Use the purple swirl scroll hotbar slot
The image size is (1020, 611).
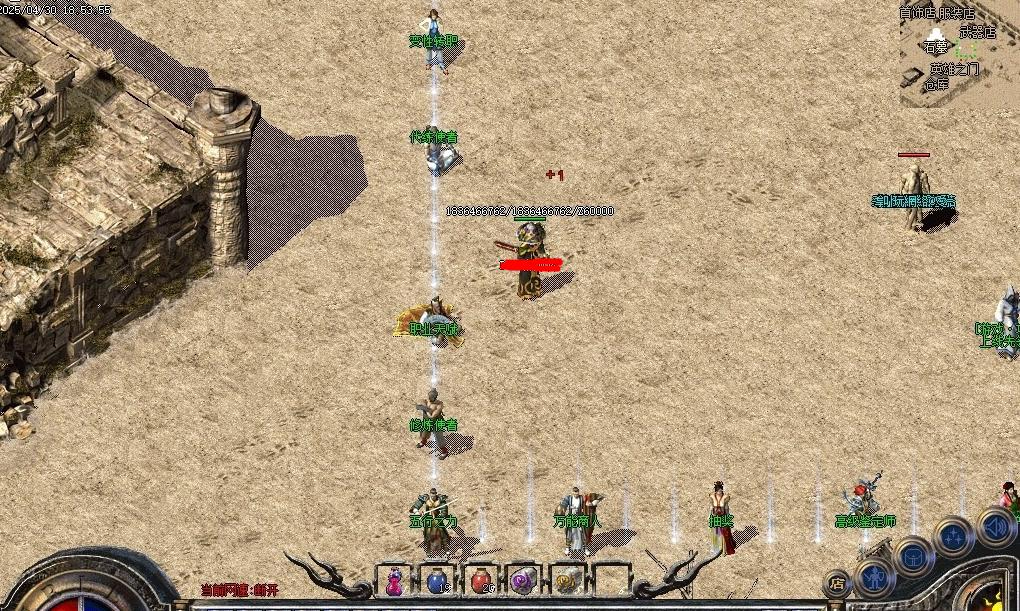(523, 581)
